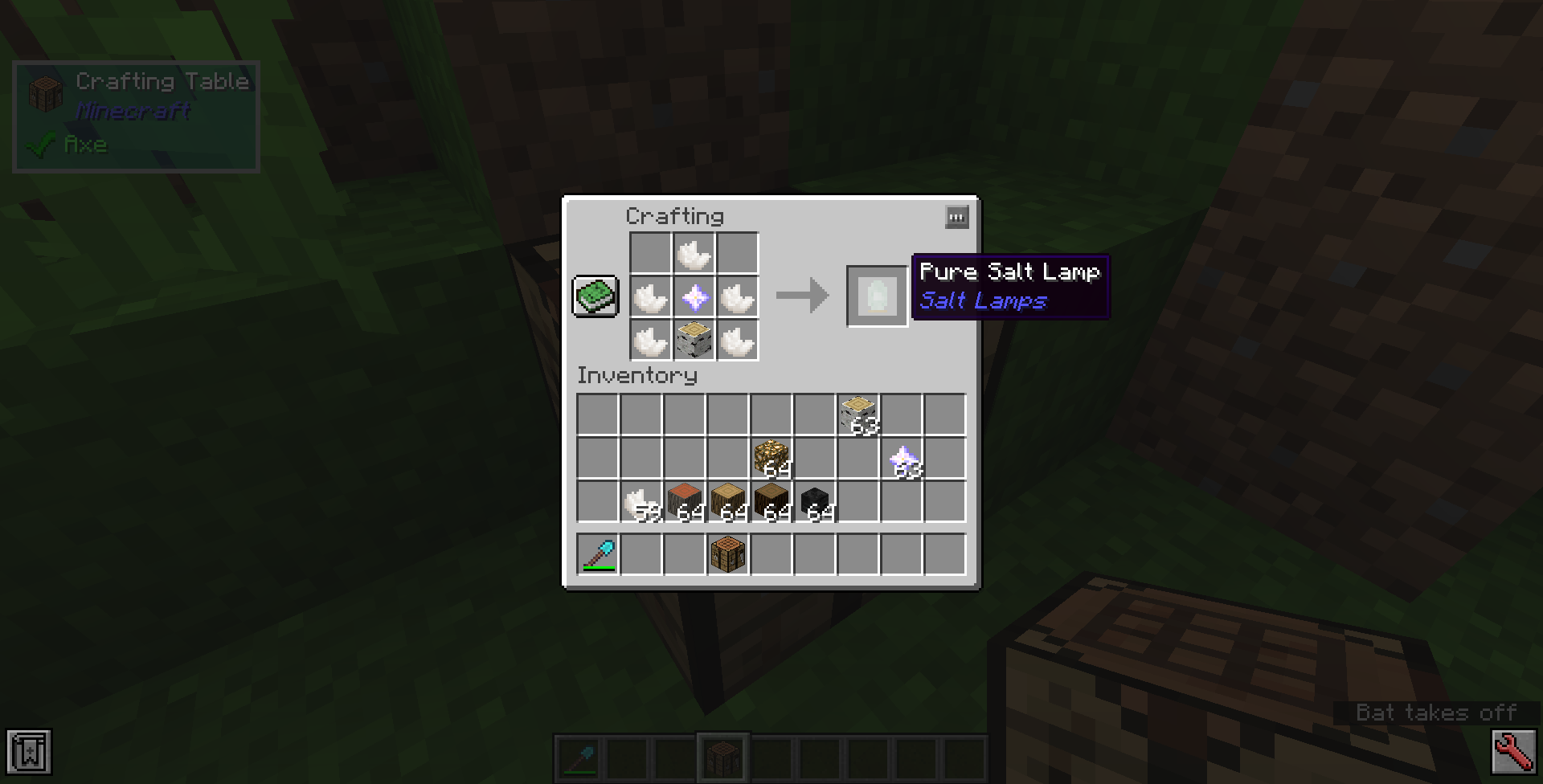Select the crafting table hotbar slot
This screenshot has height=784, width=1543.
coord(723,756)
